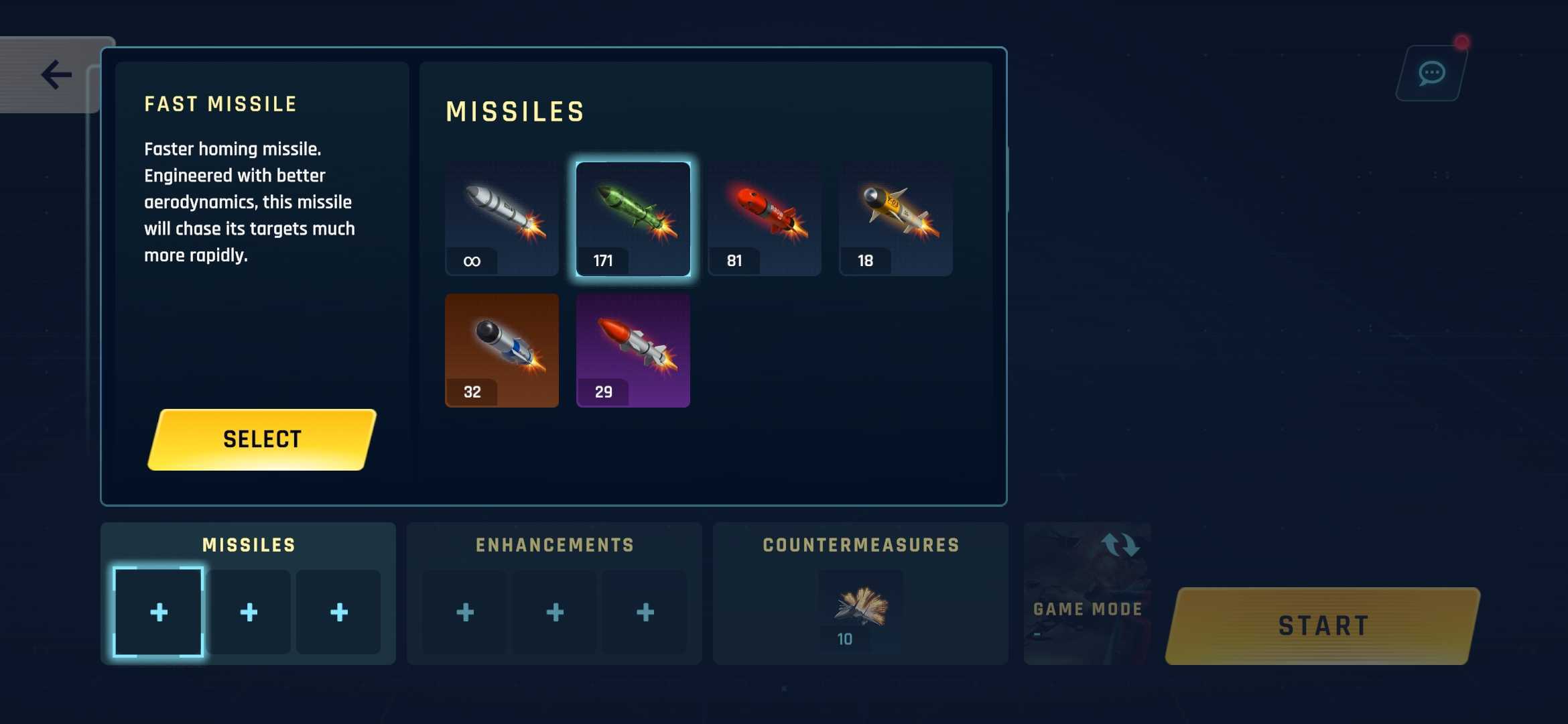
Task: Open the chat messages icon
Action: point(1431,72)
